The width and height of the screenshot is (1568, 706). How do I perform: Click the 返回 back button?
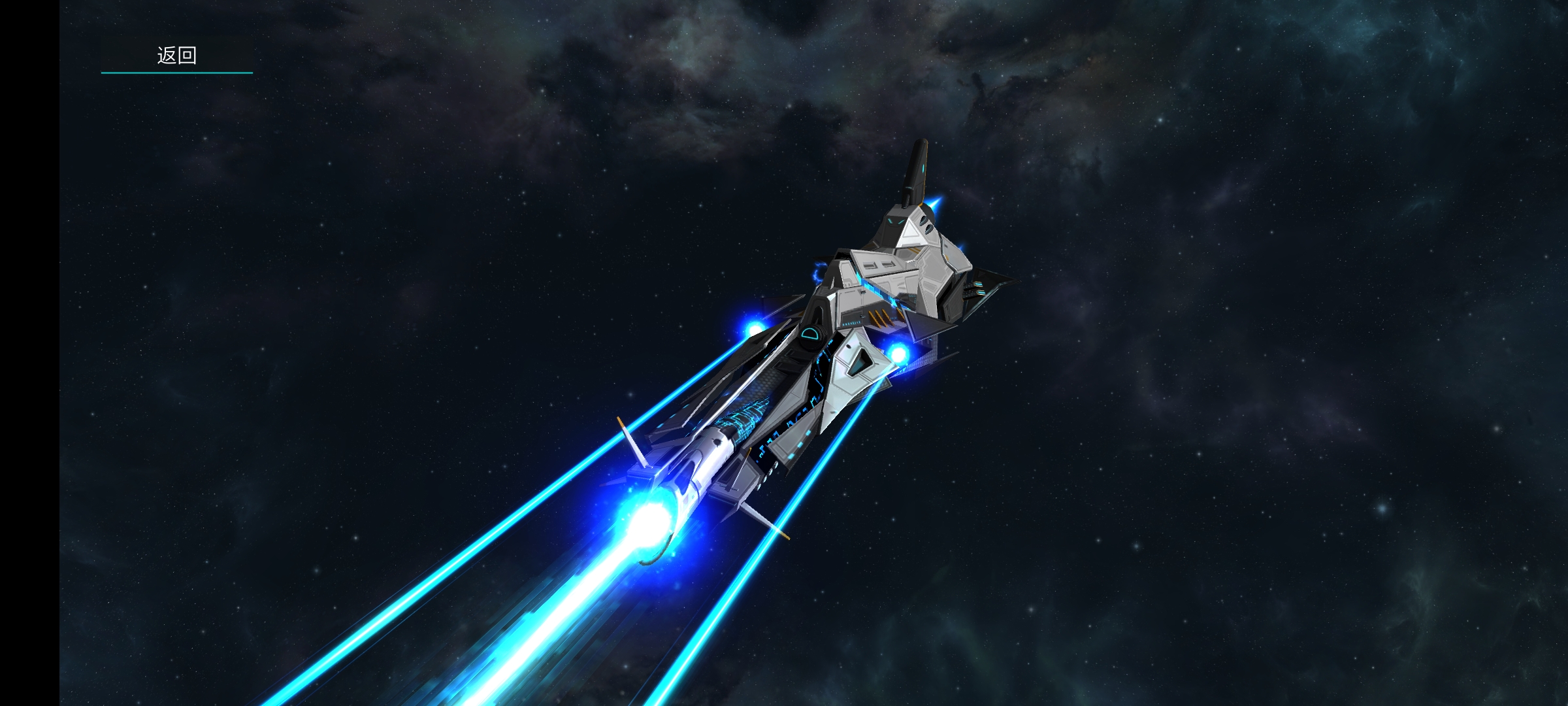176,55
